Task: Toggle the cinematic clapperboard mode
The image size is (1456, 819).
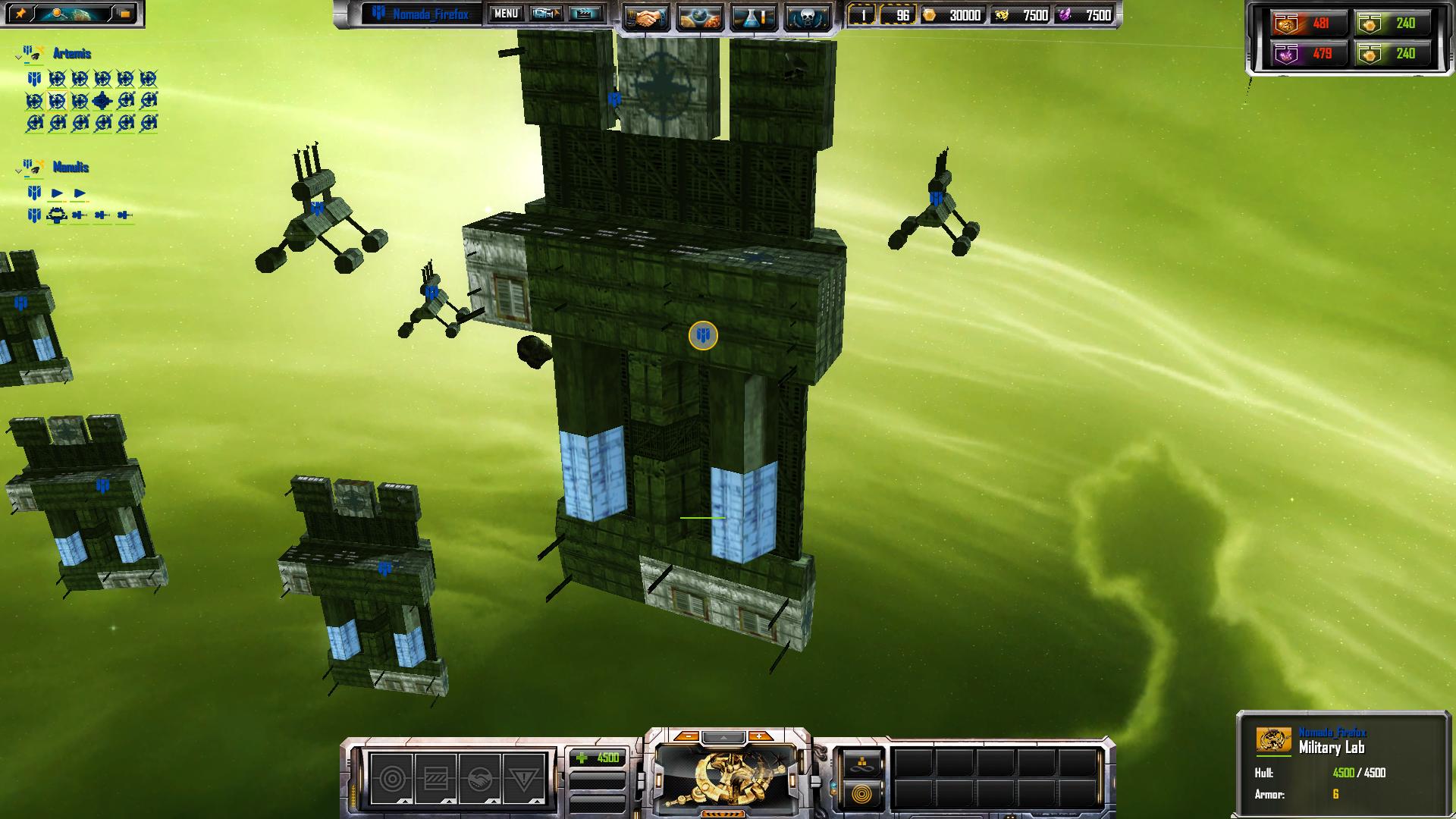Action: pos(585,14)
